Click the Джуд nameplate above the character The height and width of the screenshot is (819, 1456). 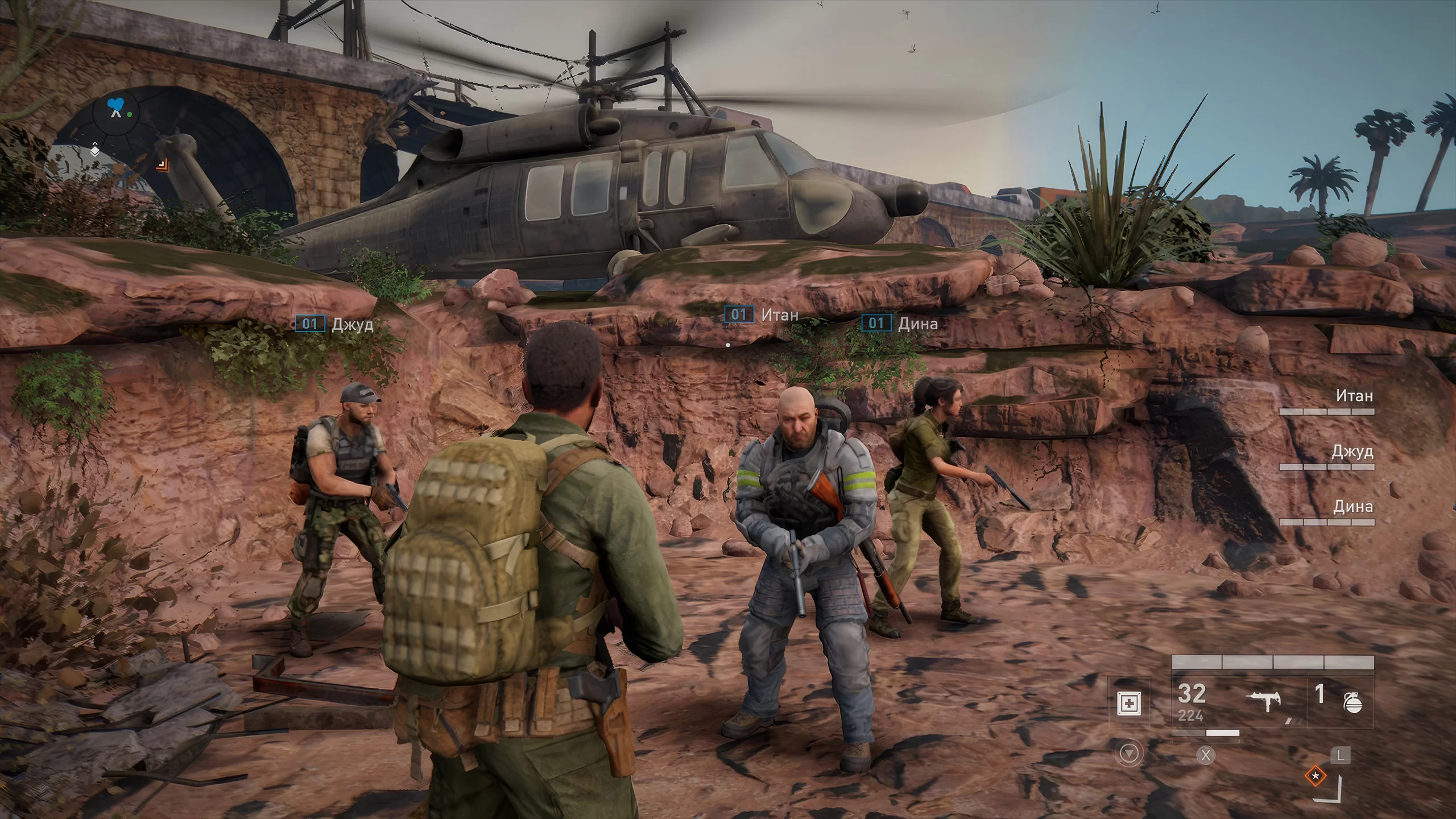click(334, 324)
